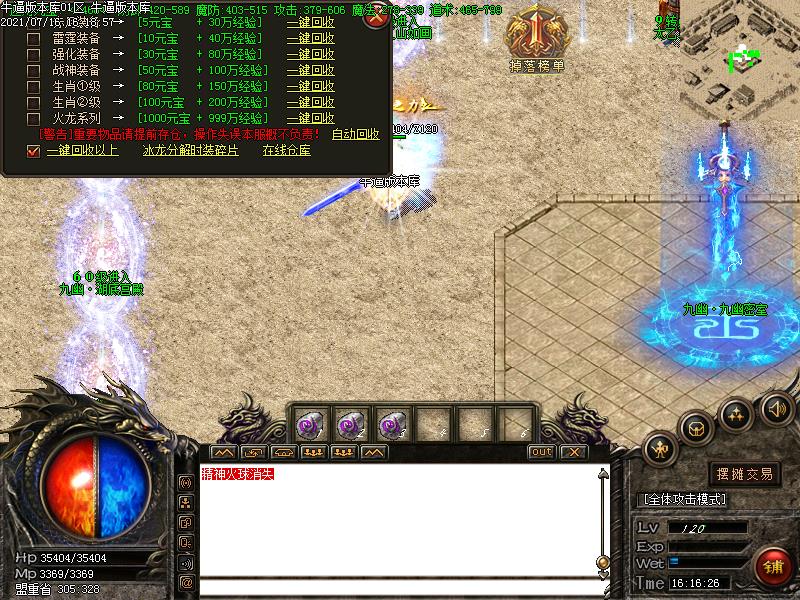Click the X button above the chat box

pyautogui.click(x=572, y=452)
